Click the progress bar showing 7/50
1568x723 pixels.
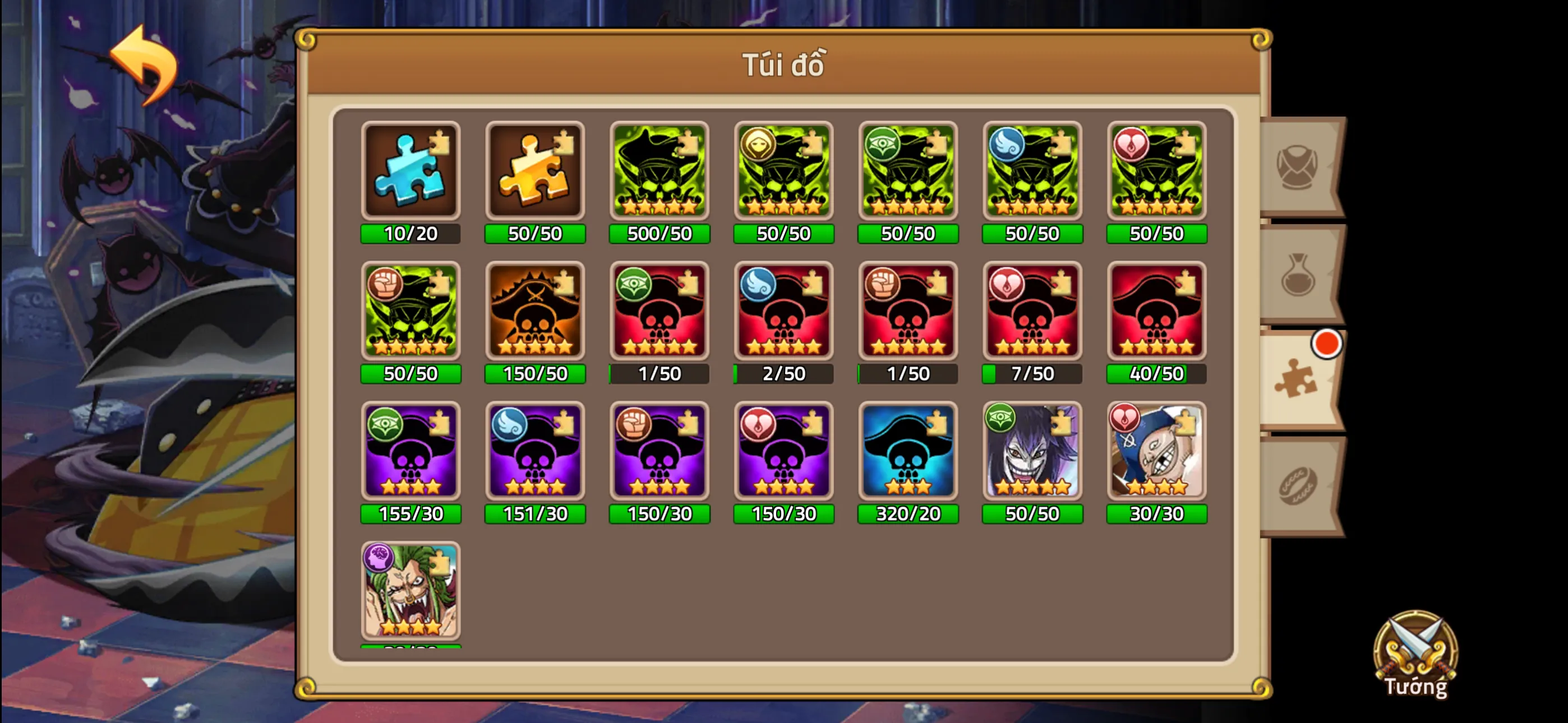[x=1032, y=374]
